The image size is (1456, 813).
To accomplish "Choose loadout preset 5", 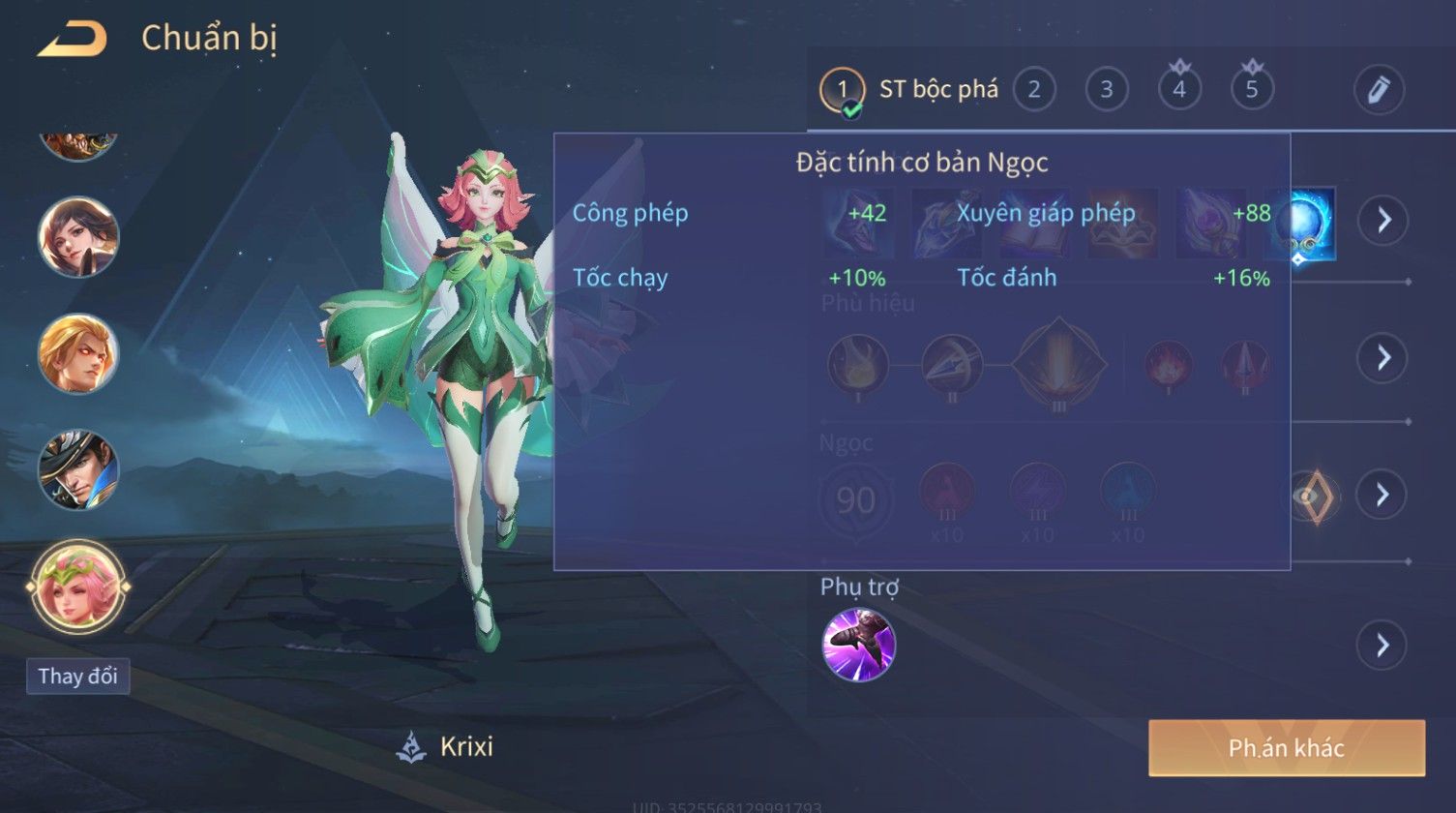I will tap(1252, 90).
